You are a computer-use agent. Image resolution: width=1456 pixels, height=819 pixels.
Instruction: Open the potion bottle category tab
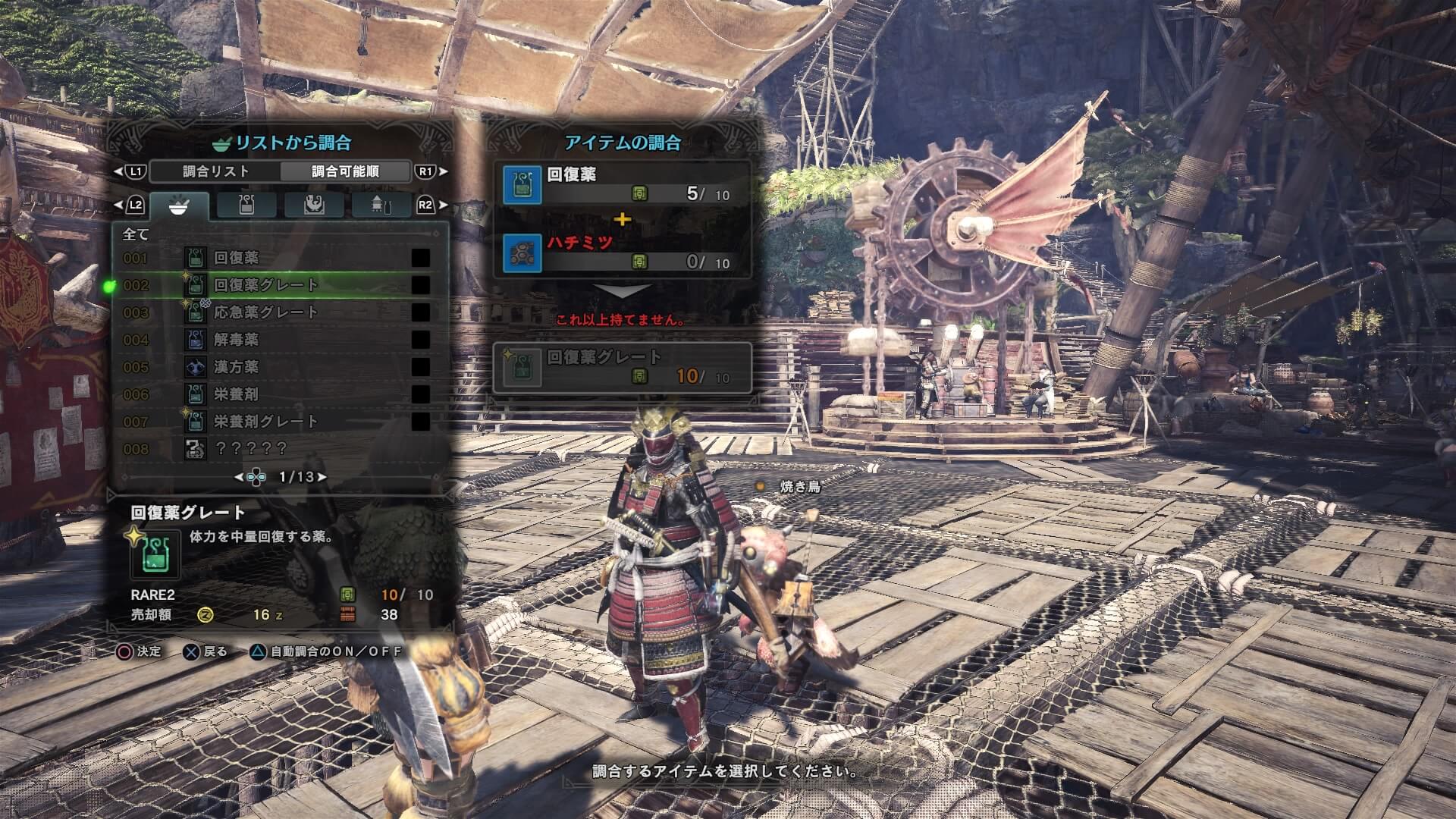point(246,206)
